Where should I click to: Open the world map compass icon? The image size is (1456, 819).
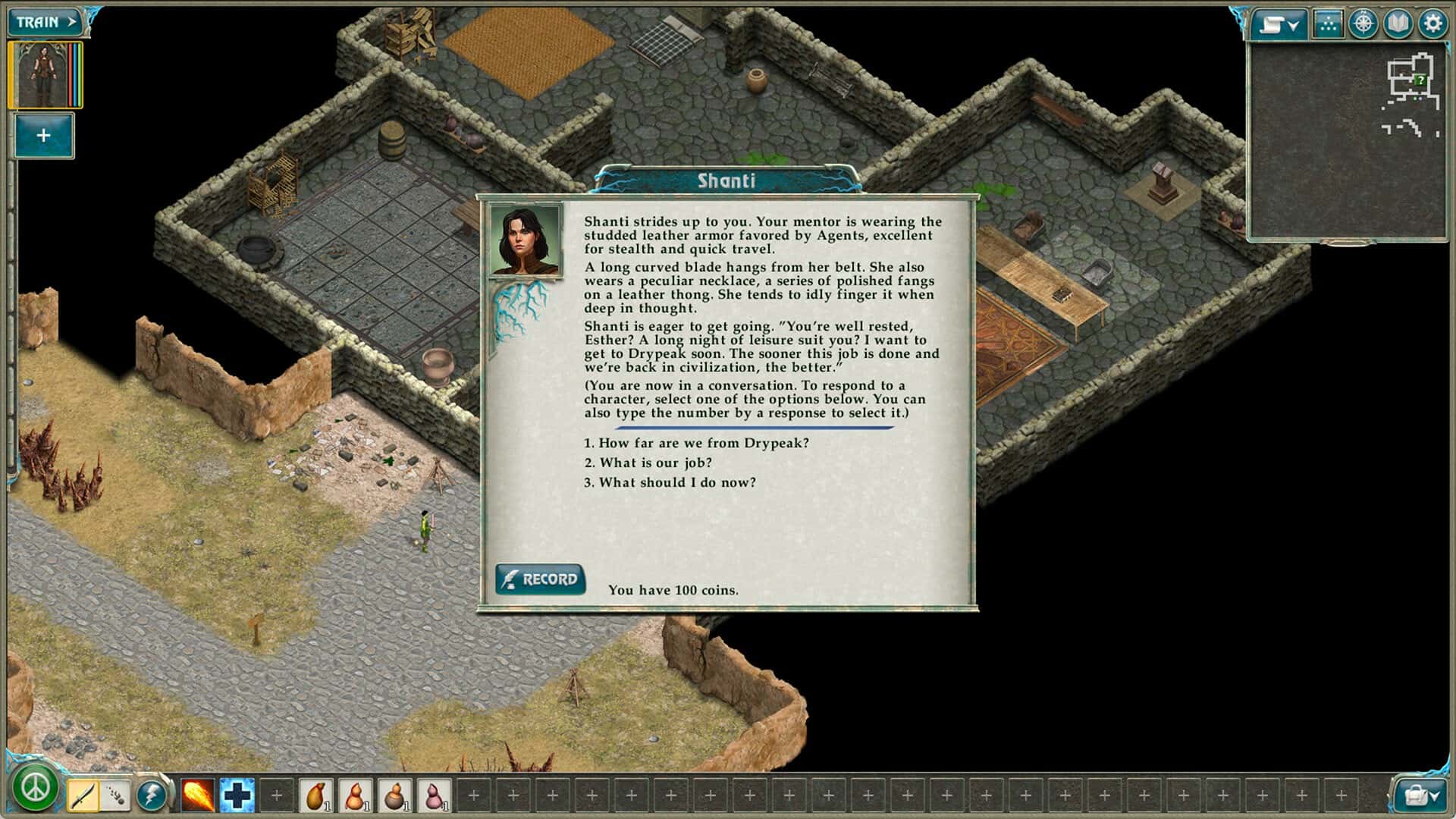click(1363, 24)
